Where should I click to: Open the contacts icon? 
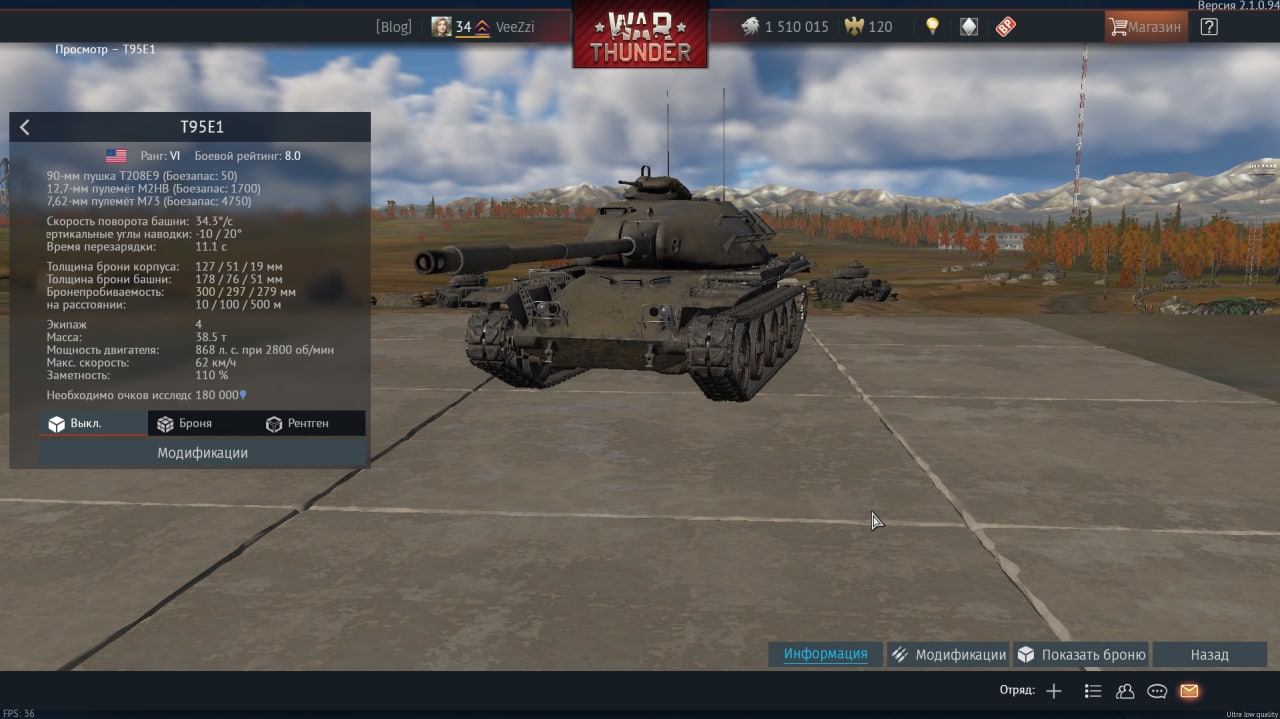coord(1125,691)
